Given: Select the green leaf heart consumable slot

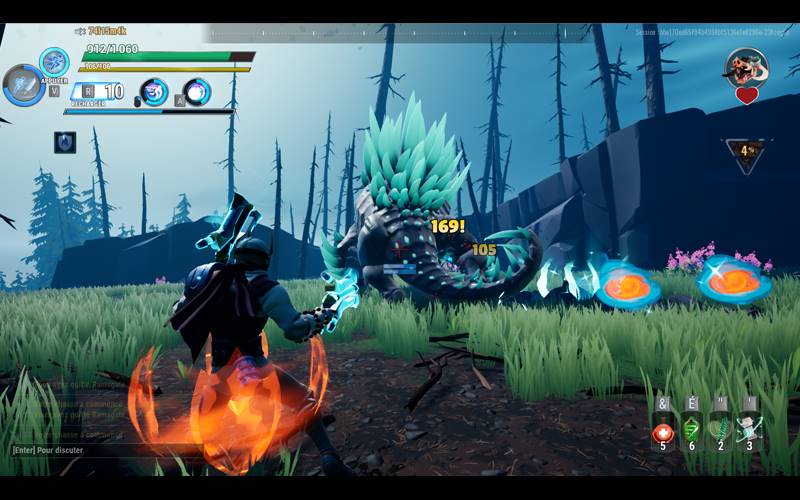Looking at the screenshot, I should 720,431.
